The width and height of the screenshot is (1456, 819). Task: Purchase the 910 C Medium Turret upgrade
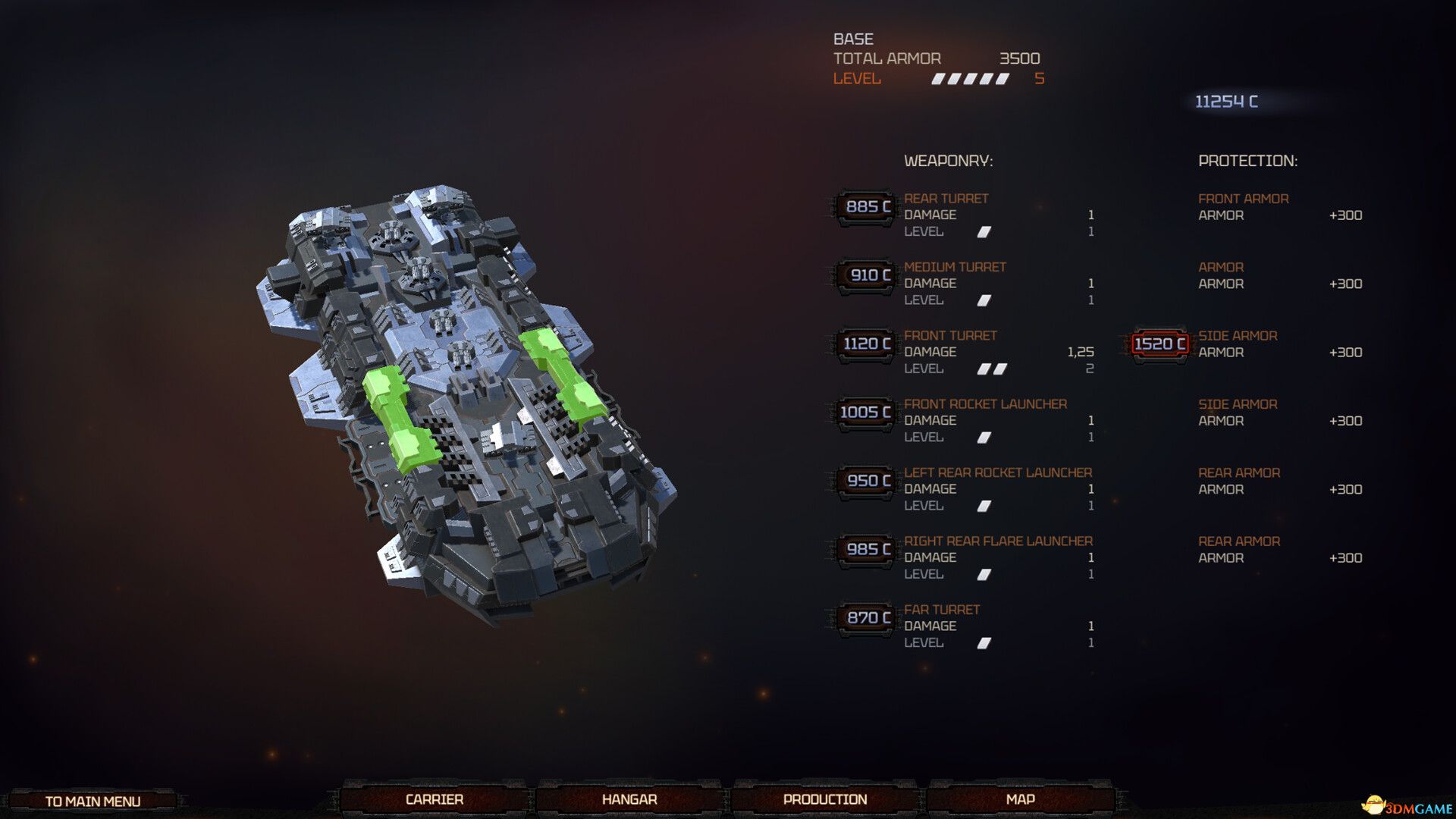click(x=865, y=275)
